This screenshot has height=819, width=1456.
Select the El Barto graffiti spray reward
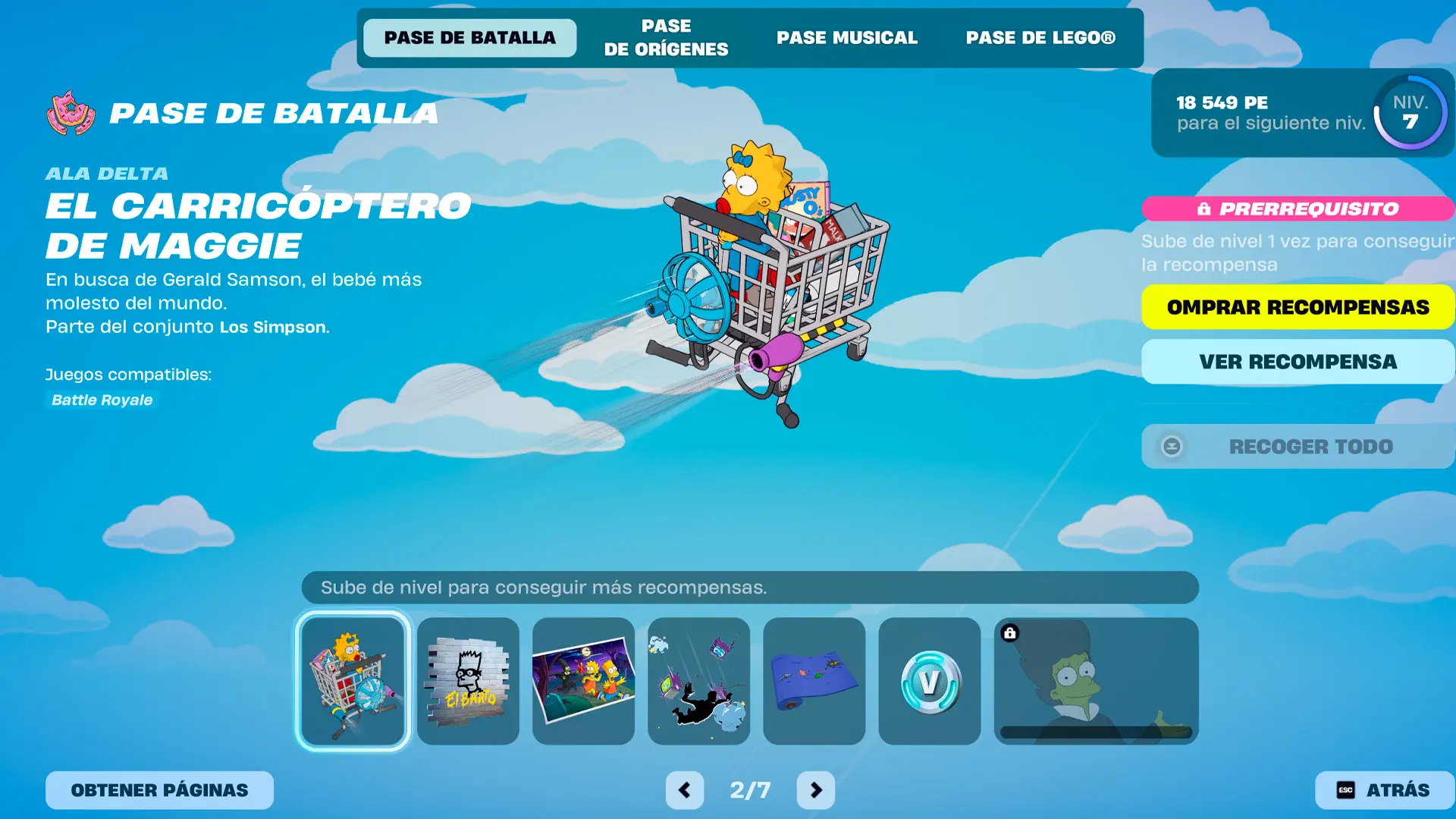468,681
